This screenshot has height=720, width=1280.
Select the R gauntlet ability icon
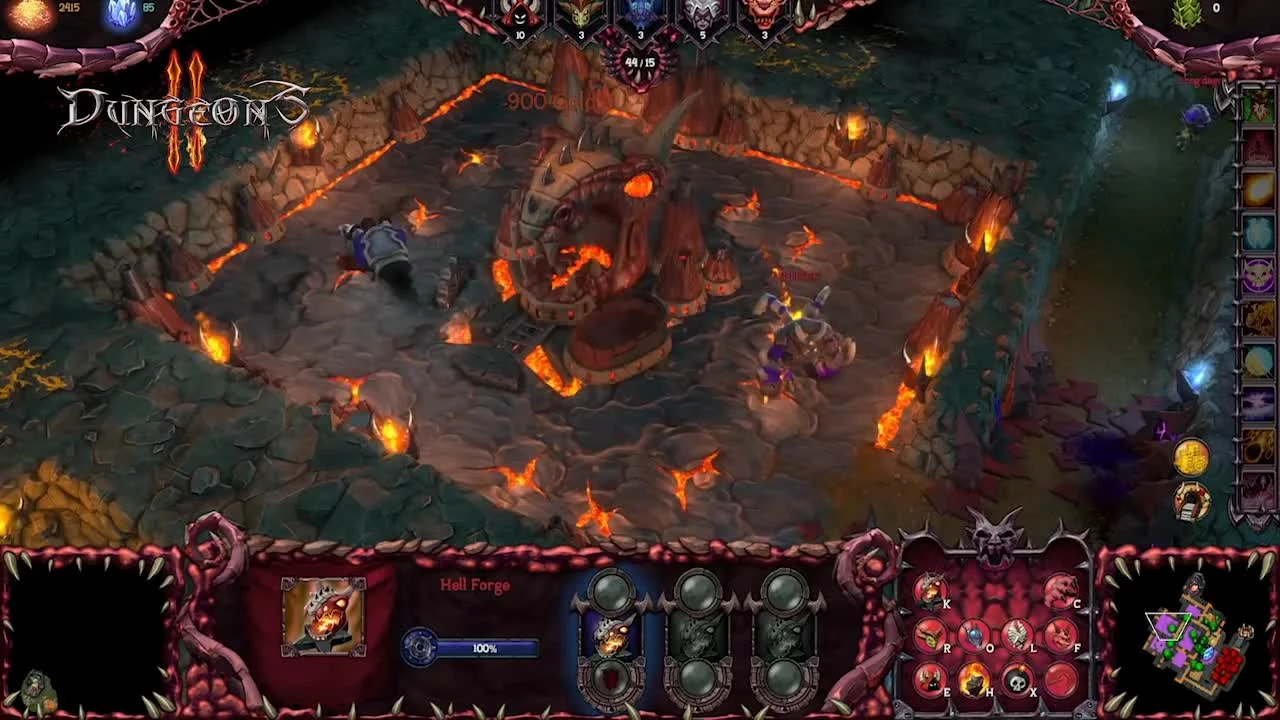(x=929, y=635)
